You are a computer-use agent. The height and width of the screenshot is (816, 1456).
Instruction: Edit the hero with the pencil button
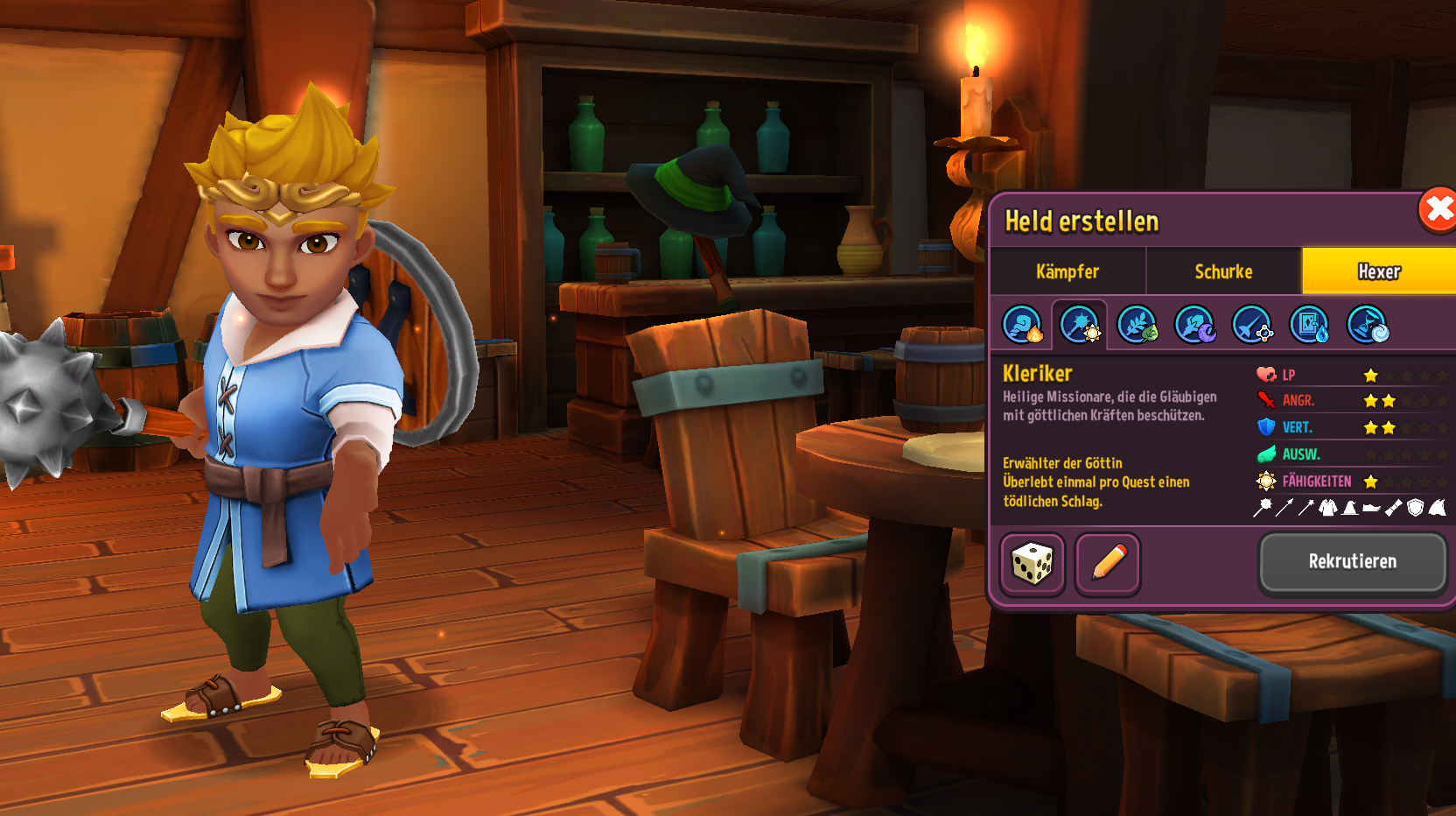coord(1108,564)
